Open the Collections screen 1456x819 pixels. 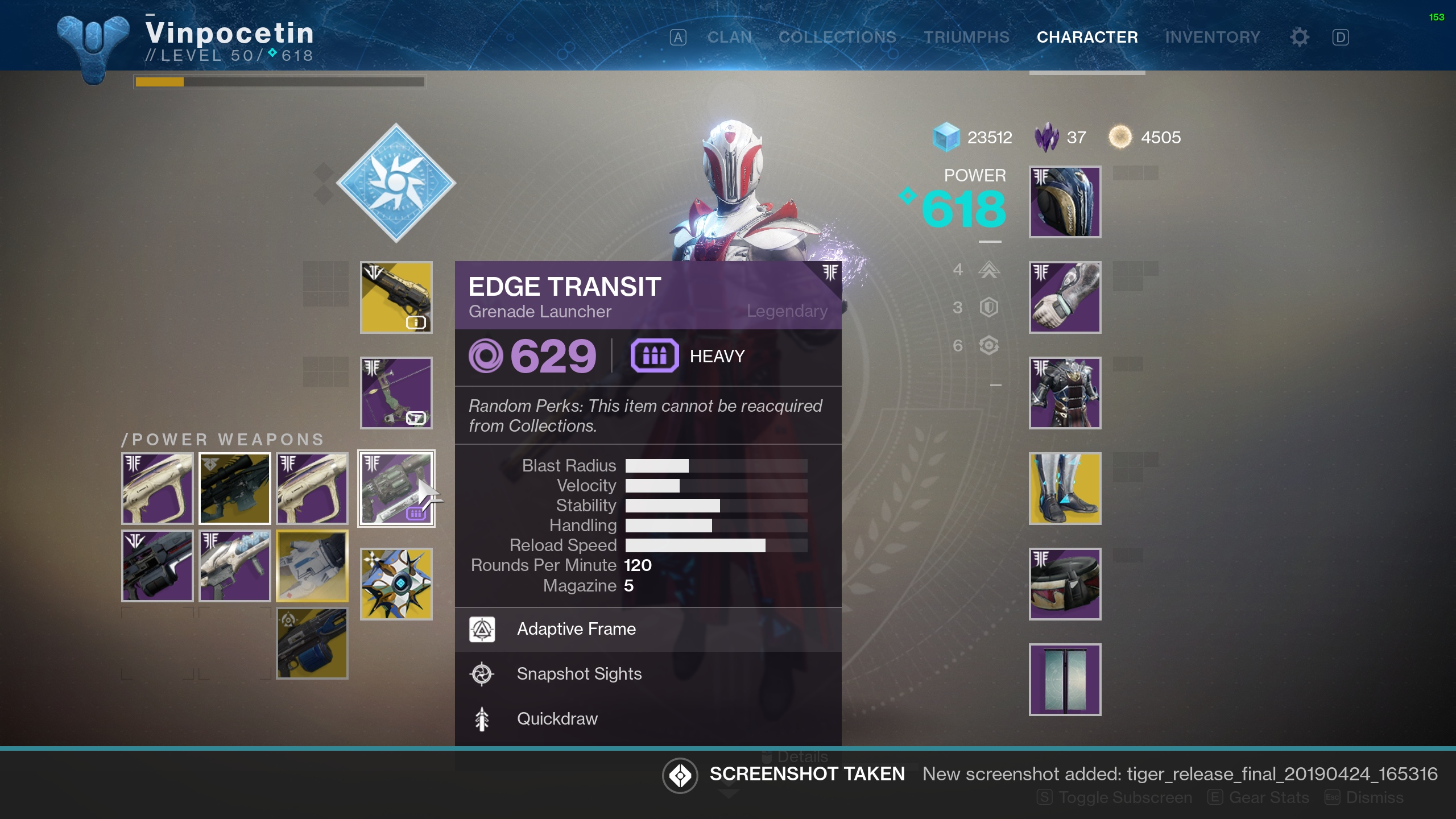pos(837,36)
